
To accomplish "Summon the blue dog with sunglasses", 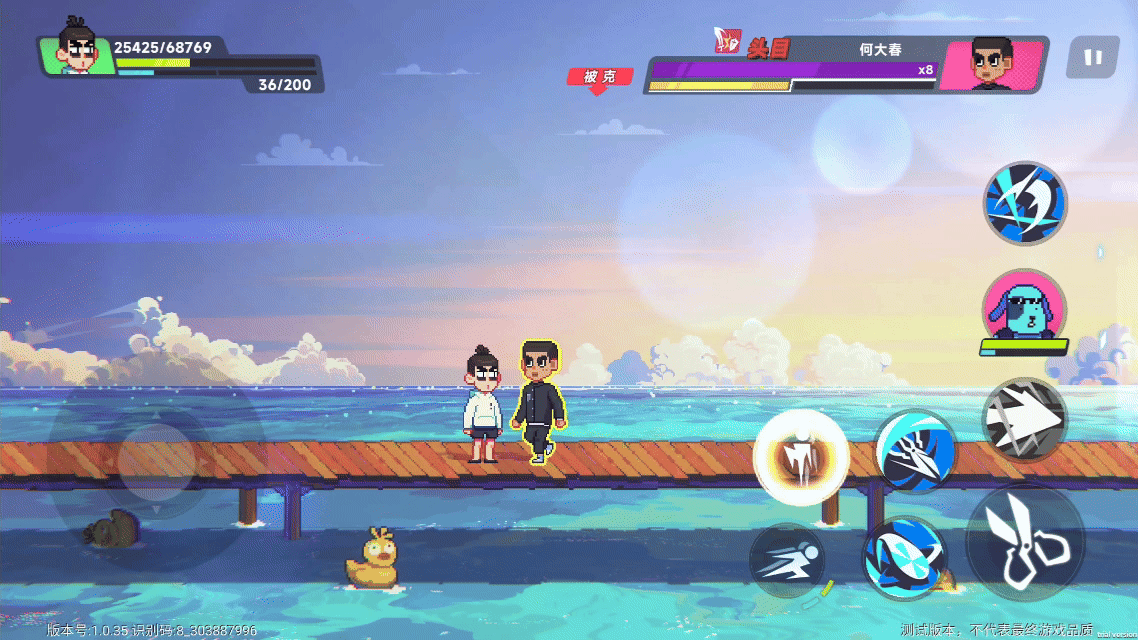I will pos(1025,308).
